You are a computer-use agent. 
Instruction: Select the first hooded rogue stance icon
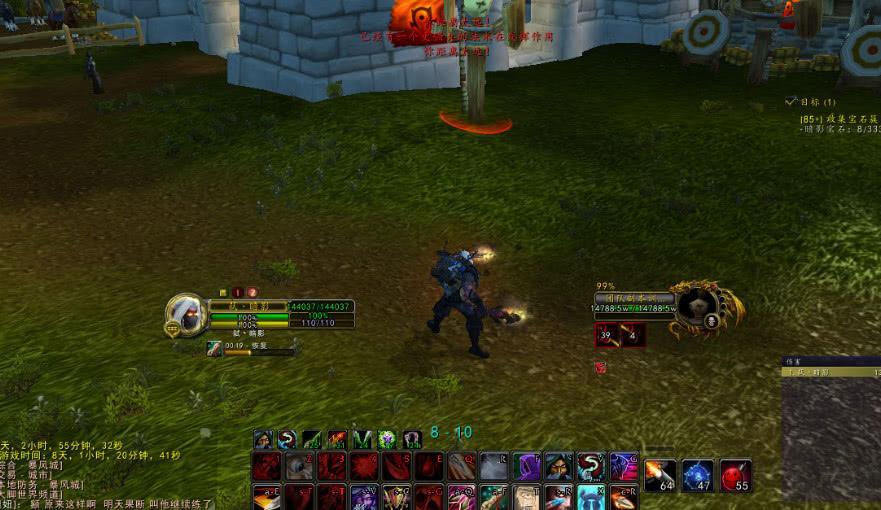click(263, 439)
